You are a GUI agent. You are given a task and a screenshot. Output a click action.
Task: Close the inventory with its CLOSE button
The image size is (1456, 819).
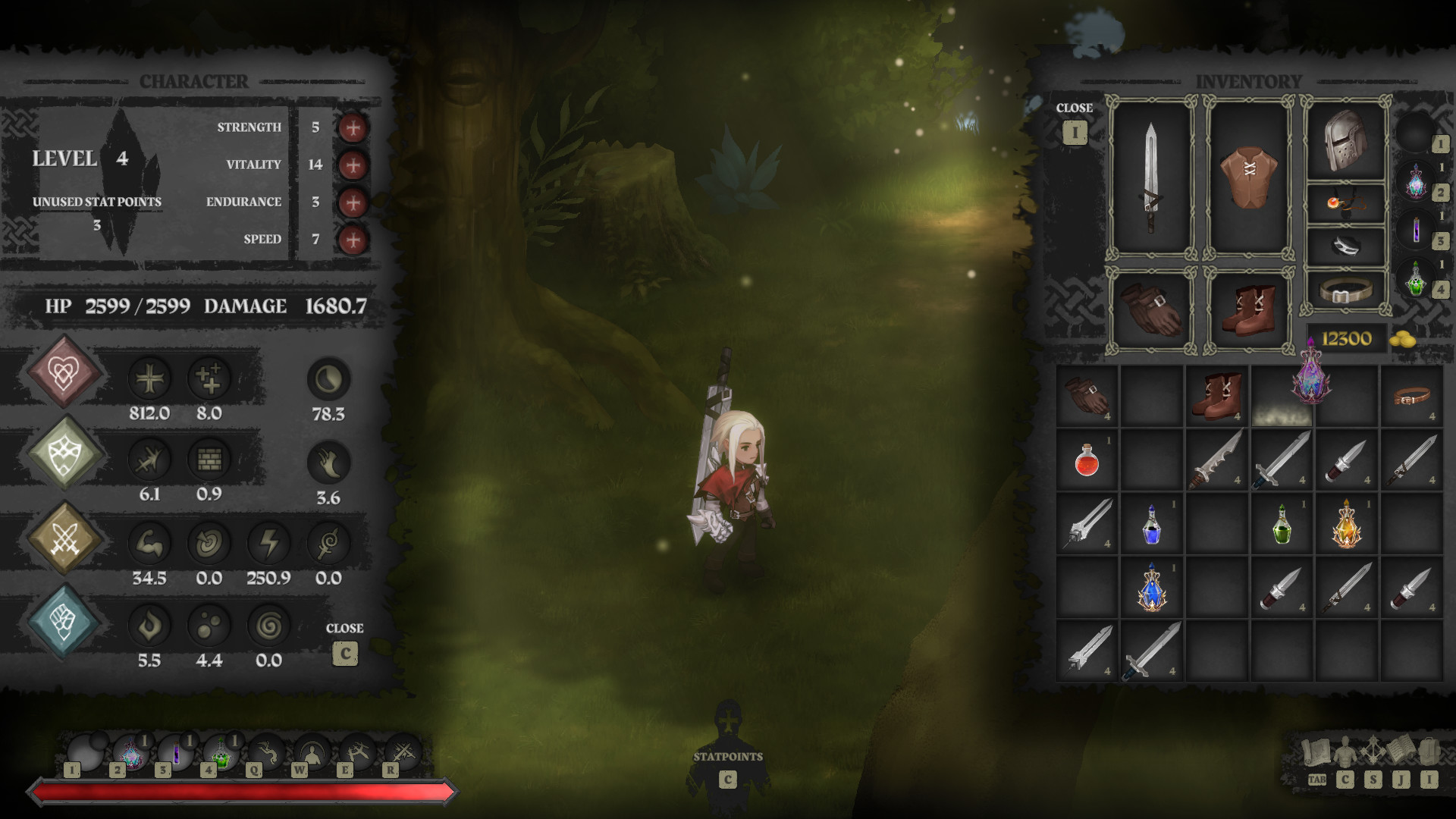click(1075, 131)
